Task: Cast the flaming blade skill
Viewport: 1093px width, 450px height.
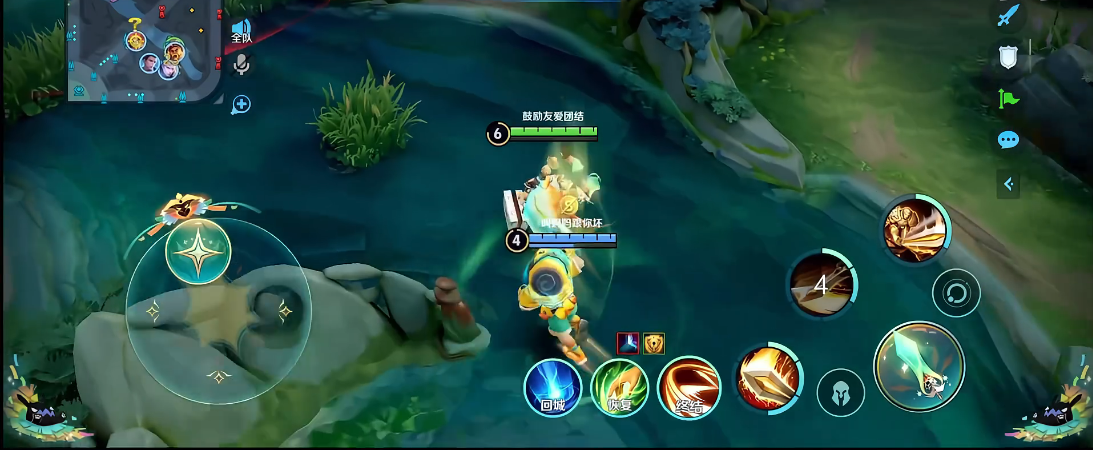Action: coord(768,378)
